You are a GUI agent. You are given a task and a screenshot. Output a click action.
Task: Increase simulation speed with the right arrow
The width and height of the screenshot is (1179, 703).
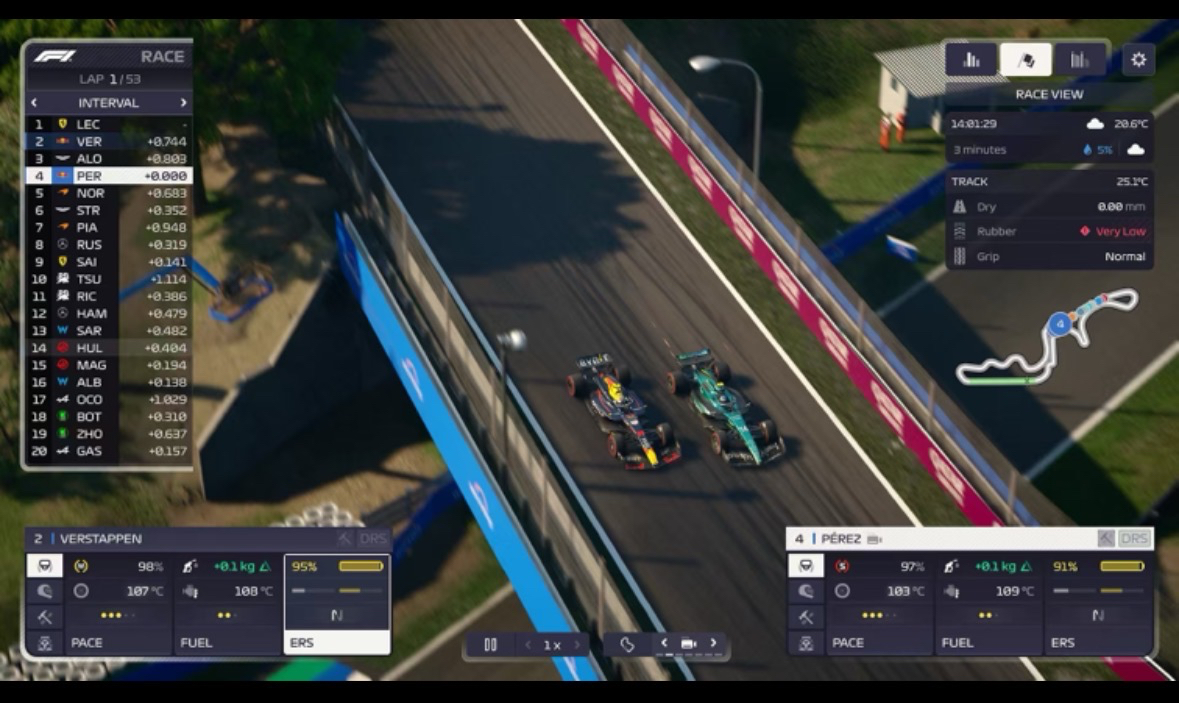point(578,645)
